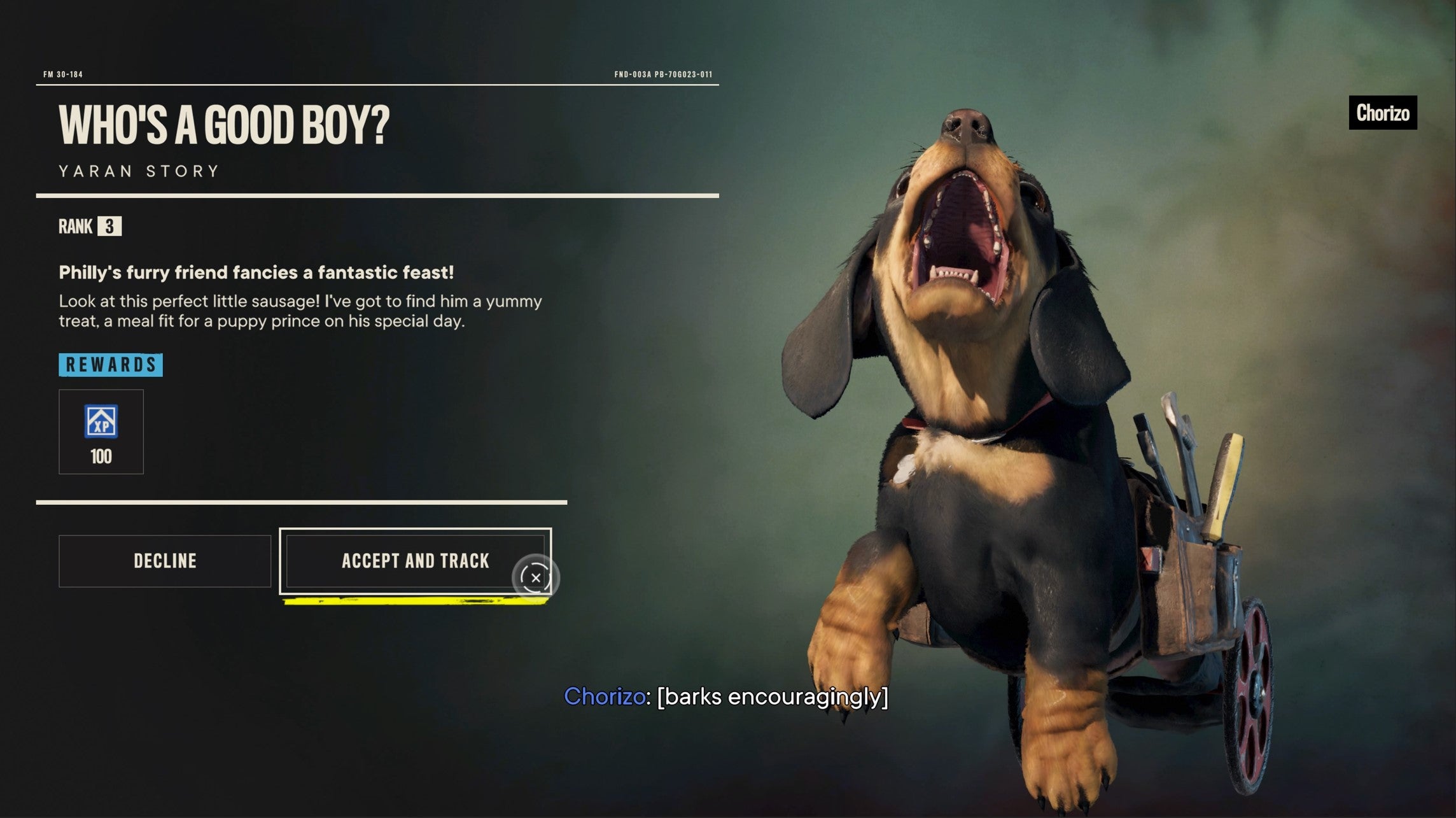Click the Decline button

(x=164, y=561)
